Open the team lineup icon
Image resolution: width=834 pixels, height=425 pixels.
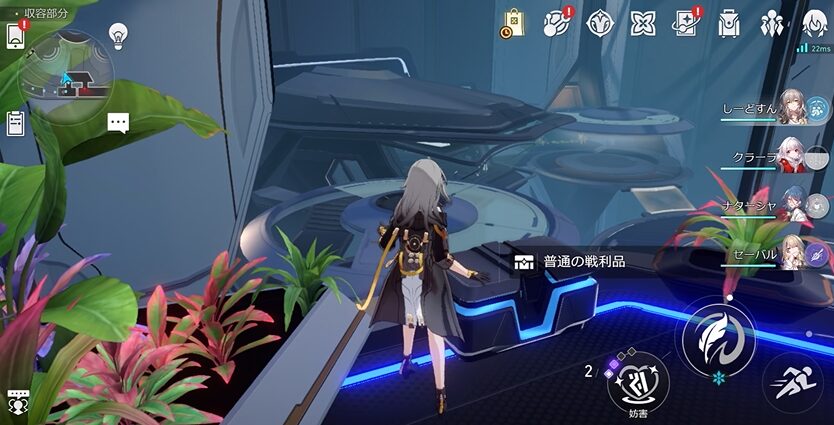coord(772,24)
